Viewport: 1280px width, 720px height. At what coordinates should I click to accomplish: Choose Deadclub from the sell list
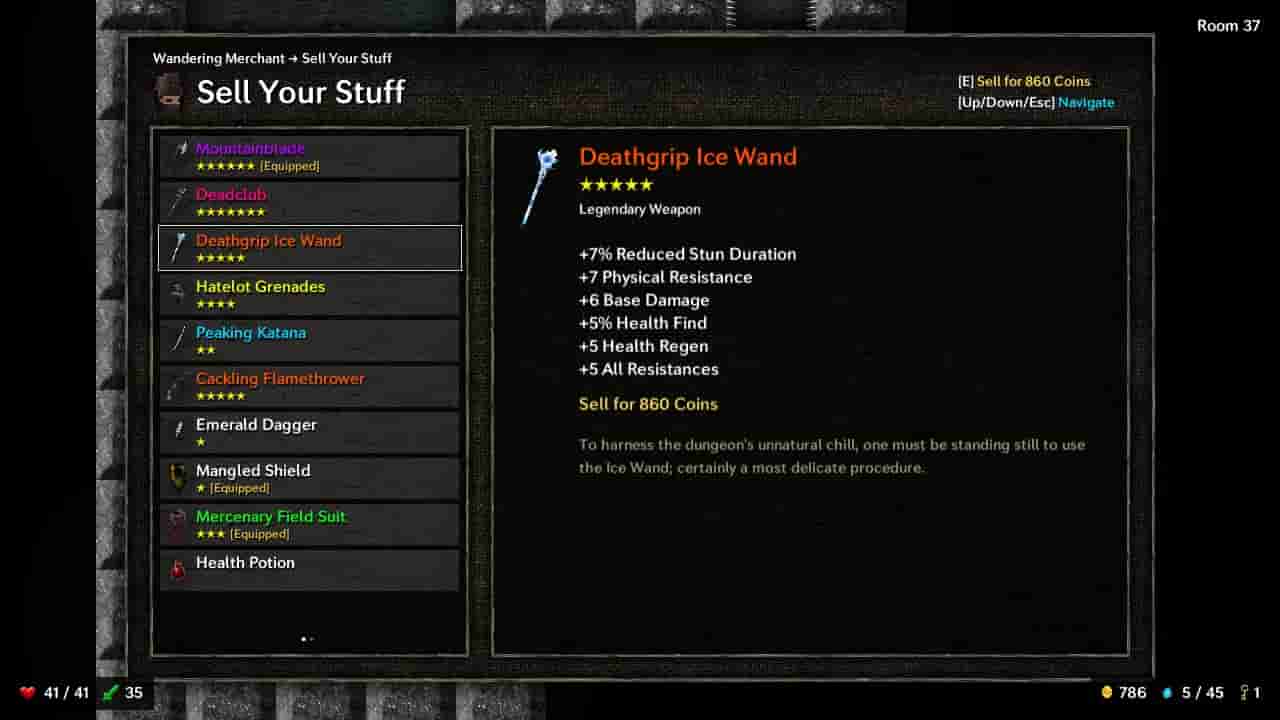pyautogui.click(x=309, y=203)
